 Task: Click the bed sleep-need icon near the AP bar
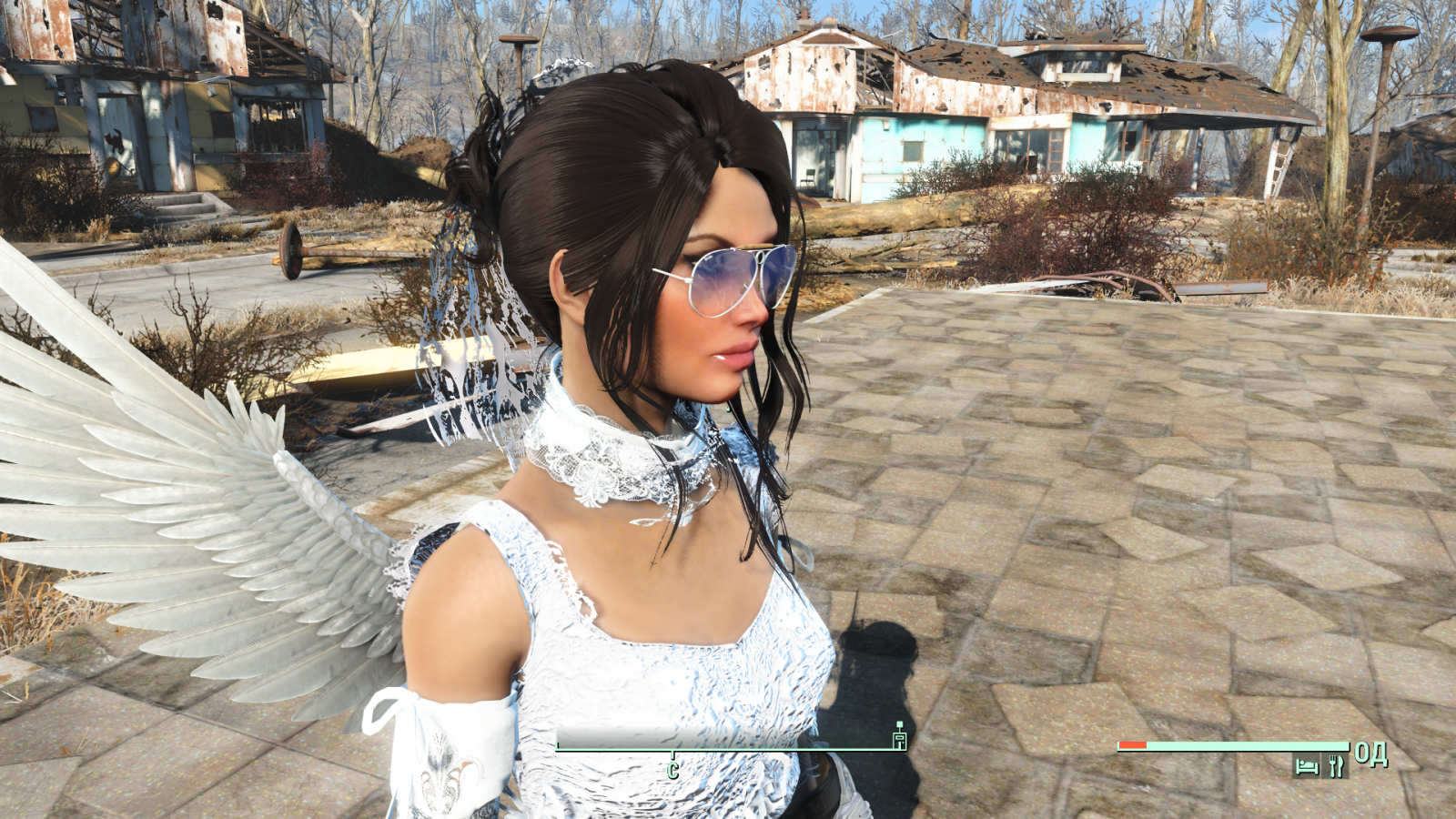click(1308, 764)
